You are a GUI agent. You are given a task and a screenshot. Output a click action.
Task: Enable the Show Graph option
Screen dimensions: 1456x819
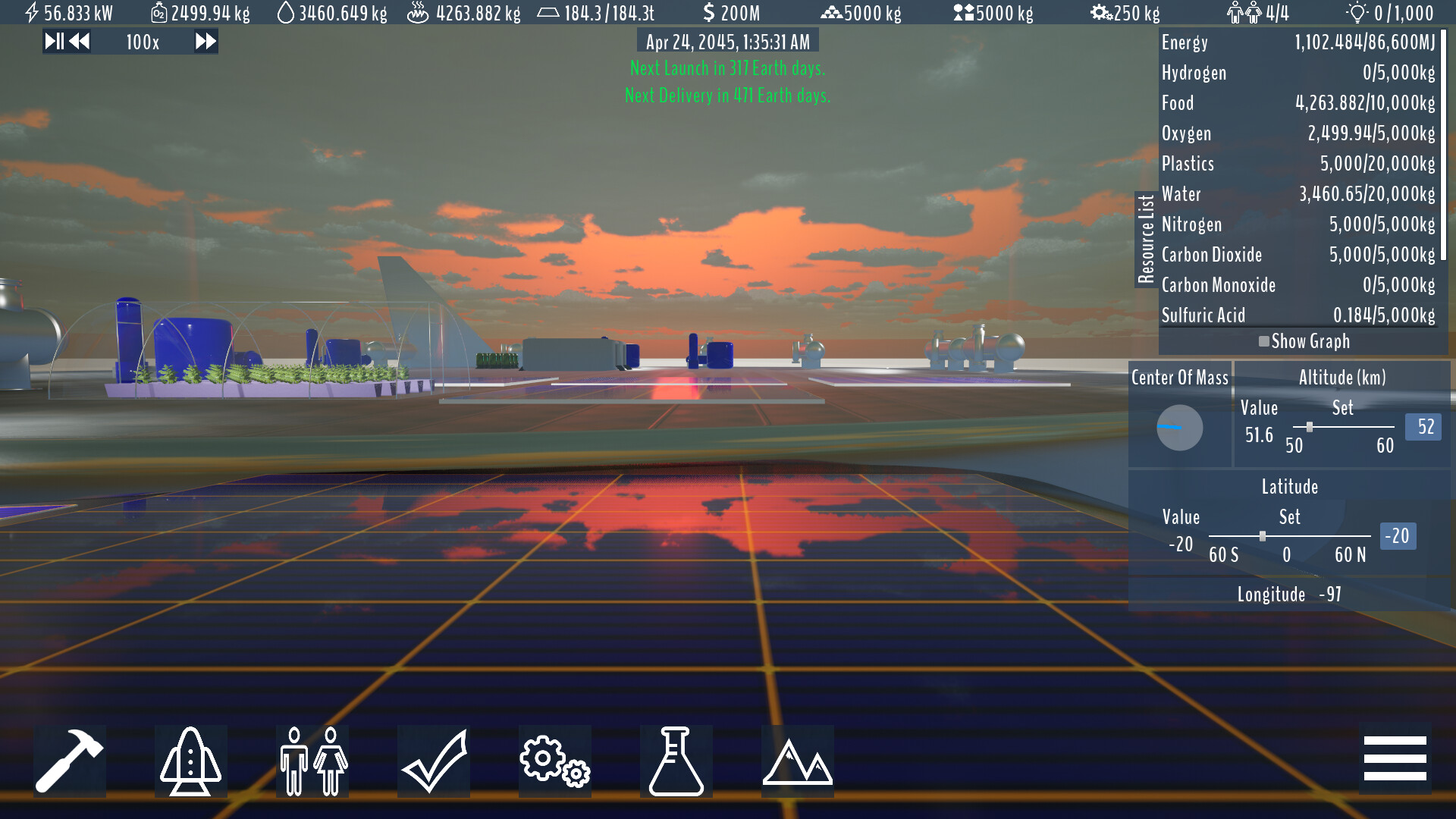pyautogui.click(x=1263, y=341)
